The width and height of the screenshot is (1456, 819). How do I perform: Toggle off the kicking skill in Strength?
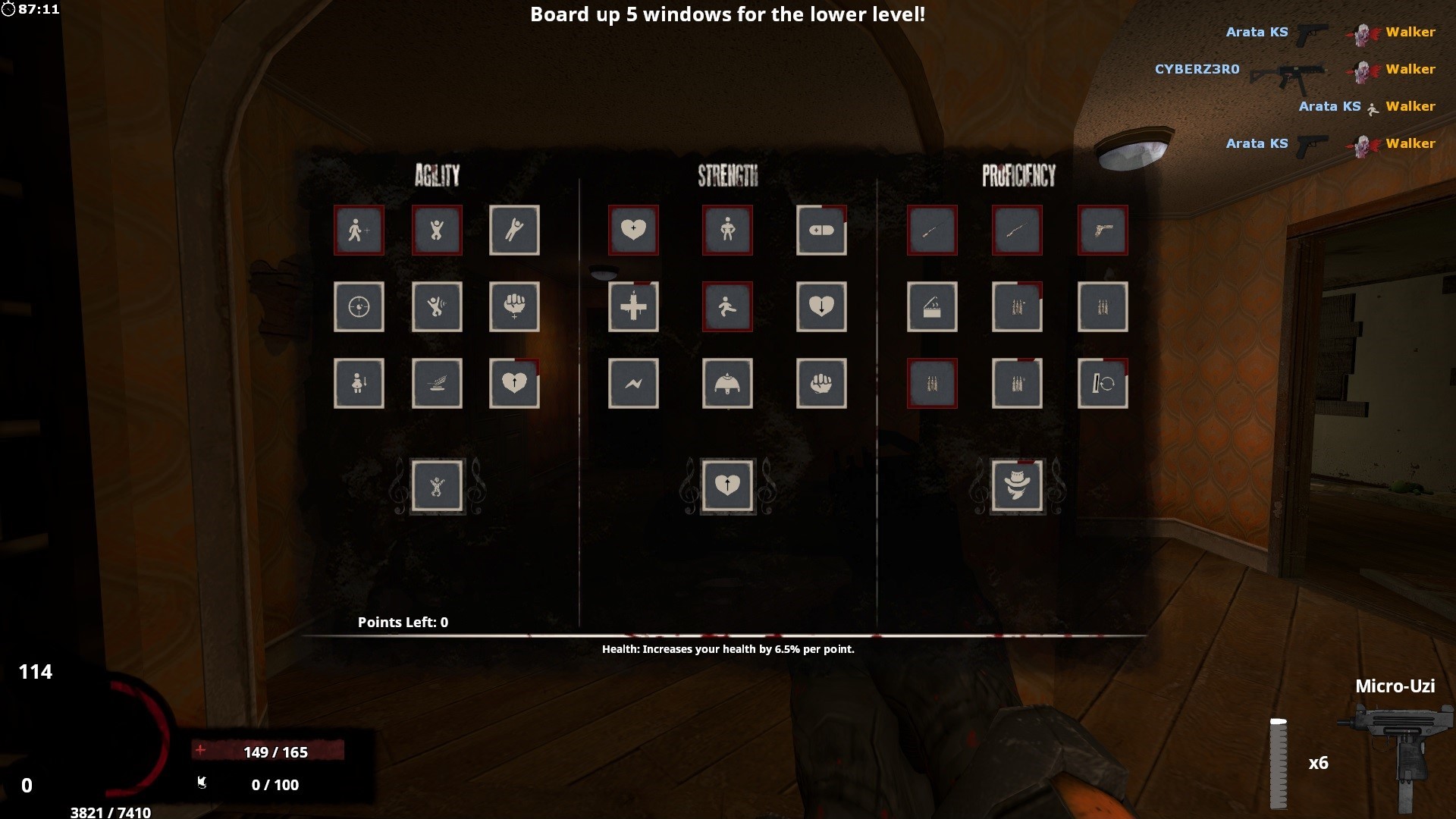tap(726, 307)
